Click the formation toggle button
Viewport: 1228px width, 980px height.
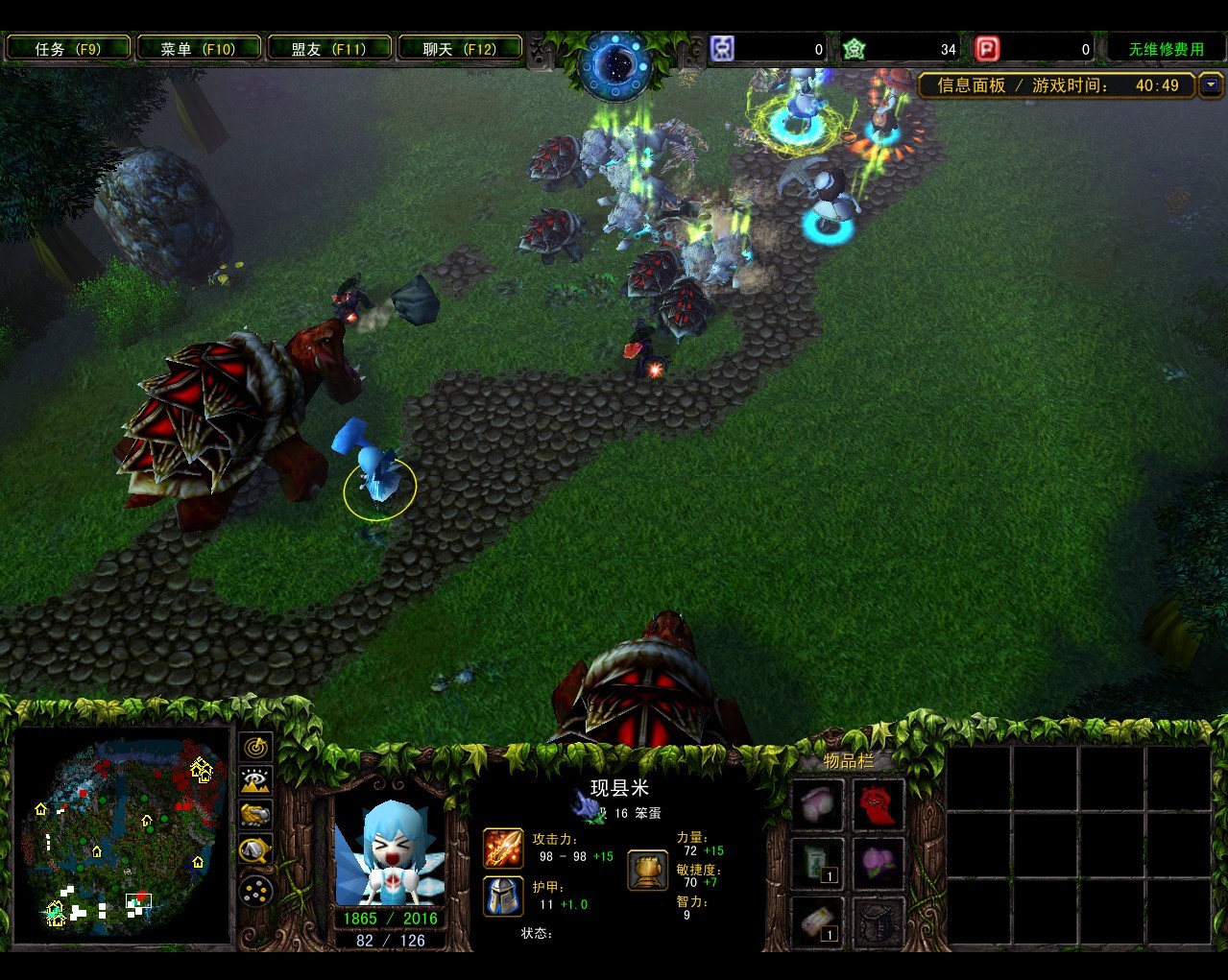(x=256, y=892)
